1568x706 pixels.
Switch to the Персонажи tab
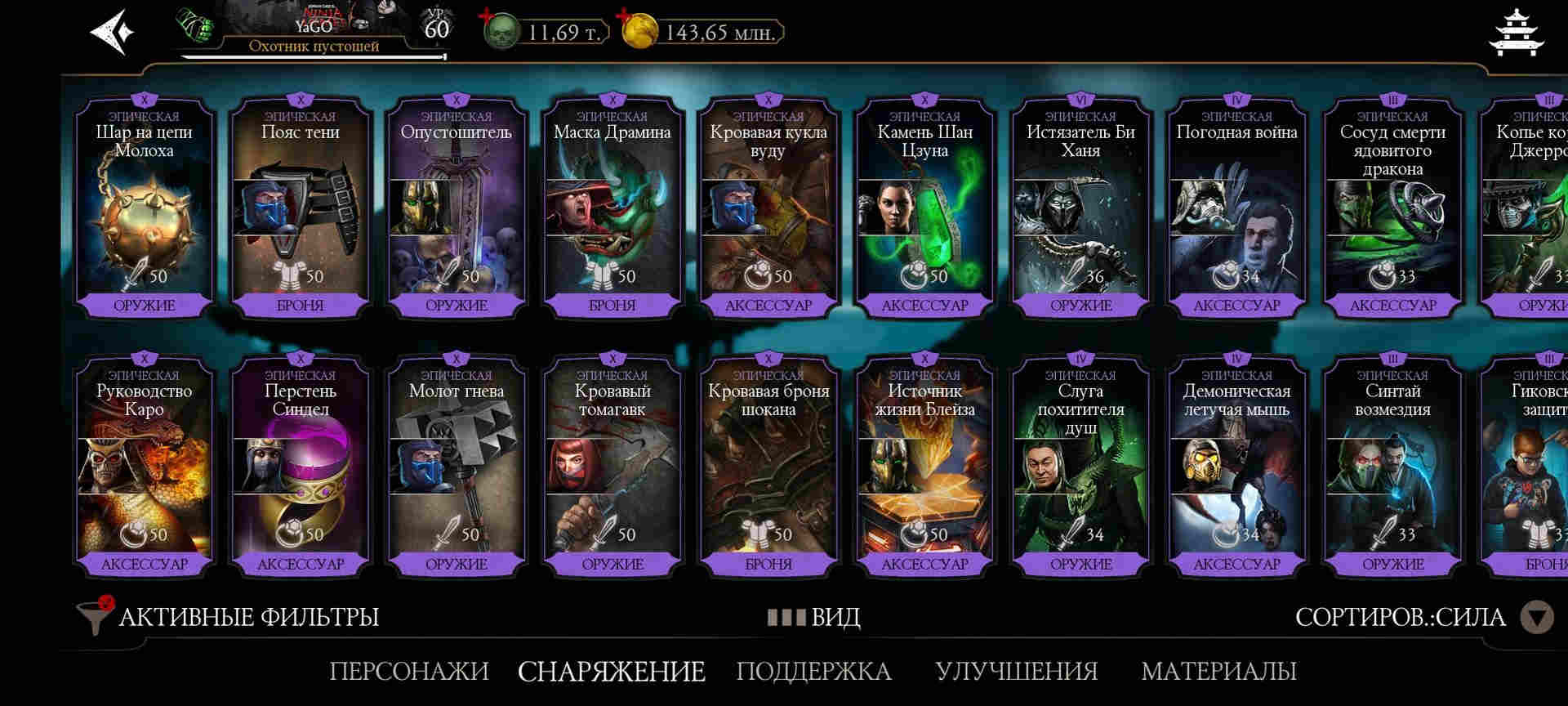tap(409, 671)
